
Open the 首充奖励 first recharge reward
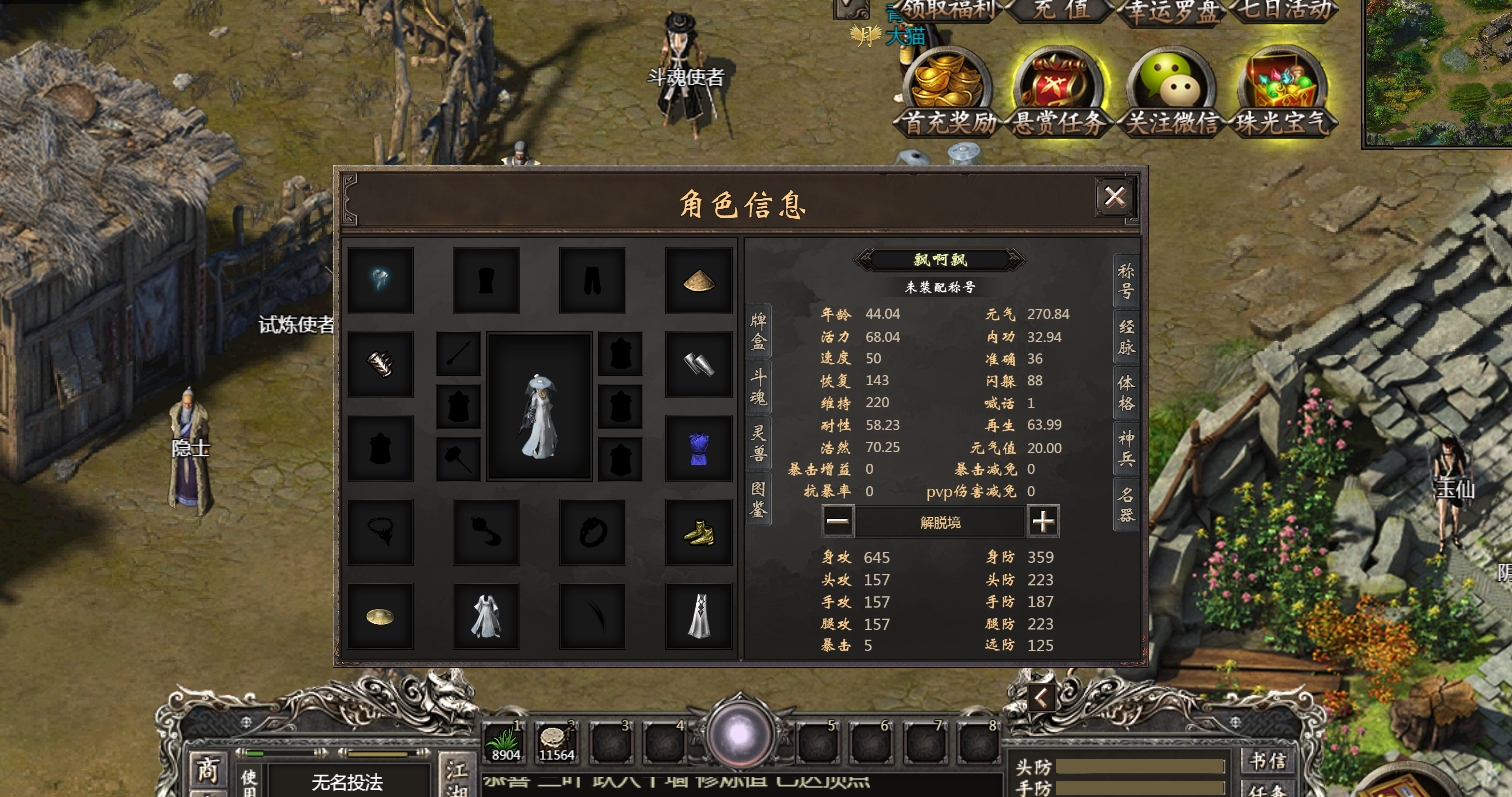pyautogui.click(x=947, y=92)
